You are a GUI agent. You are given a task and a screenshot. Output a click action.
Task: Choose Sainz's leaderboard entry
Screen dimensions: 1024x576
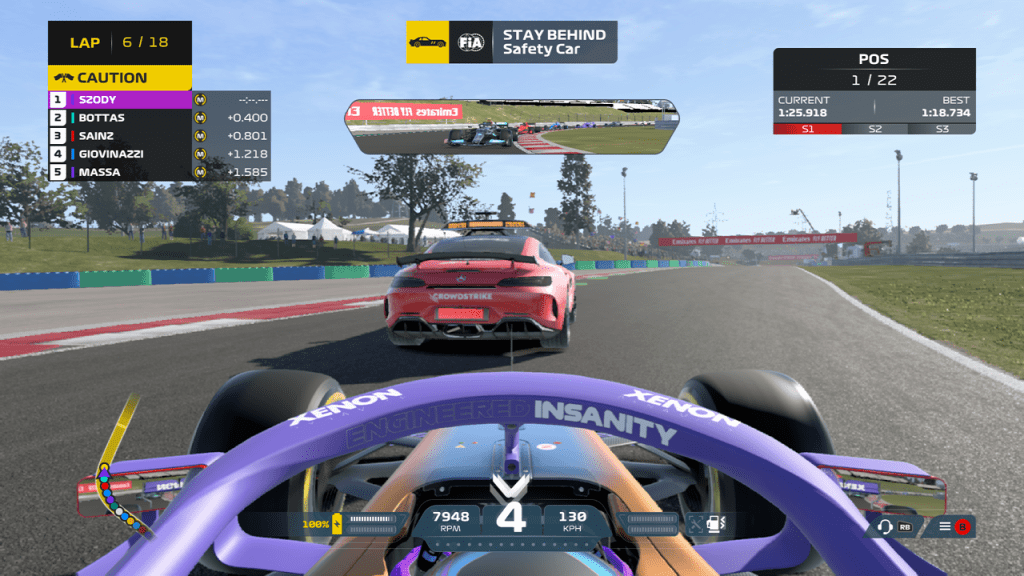click(120, 136)
